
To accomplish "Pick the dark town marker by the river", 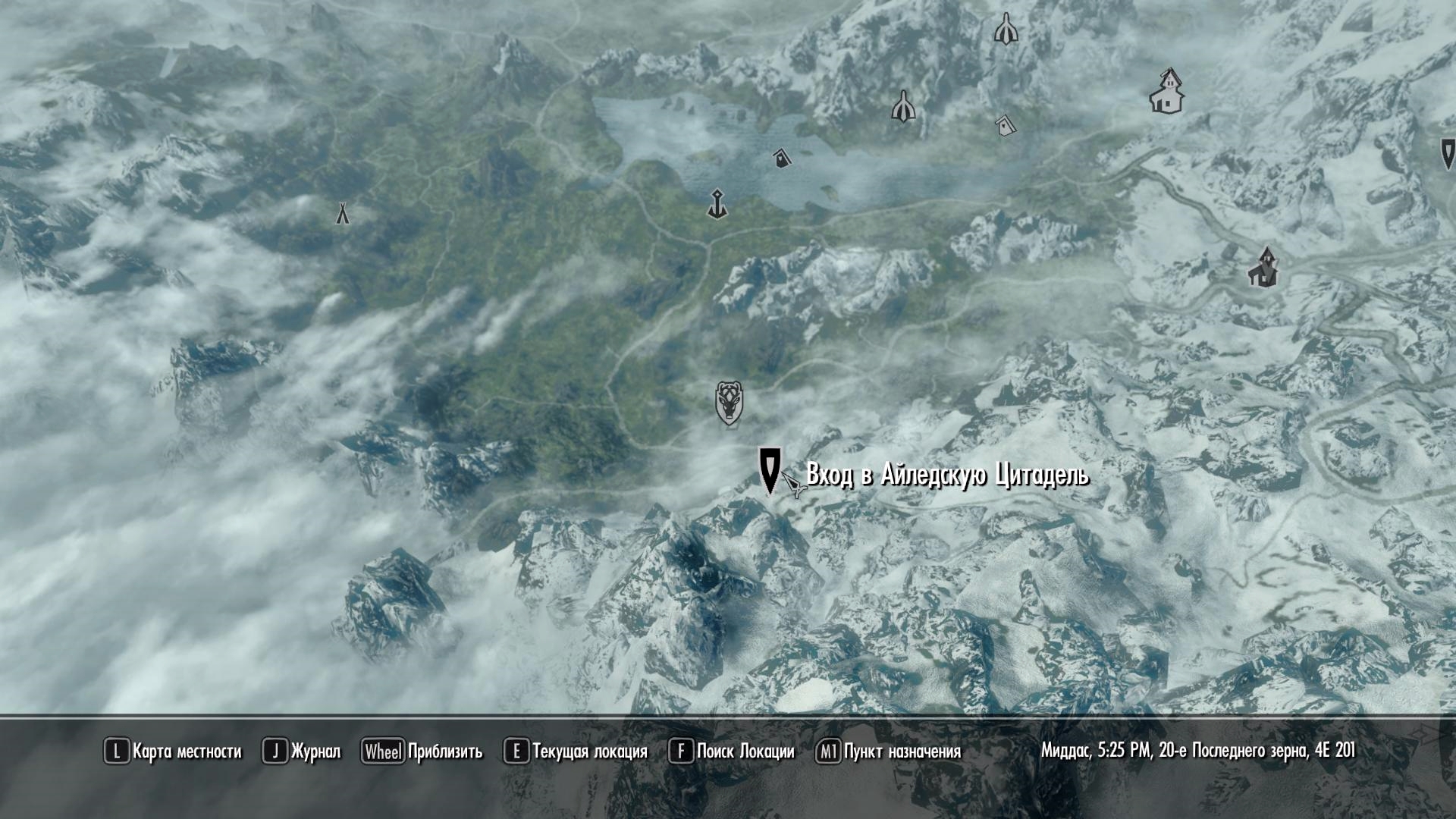I will 1263,267.
